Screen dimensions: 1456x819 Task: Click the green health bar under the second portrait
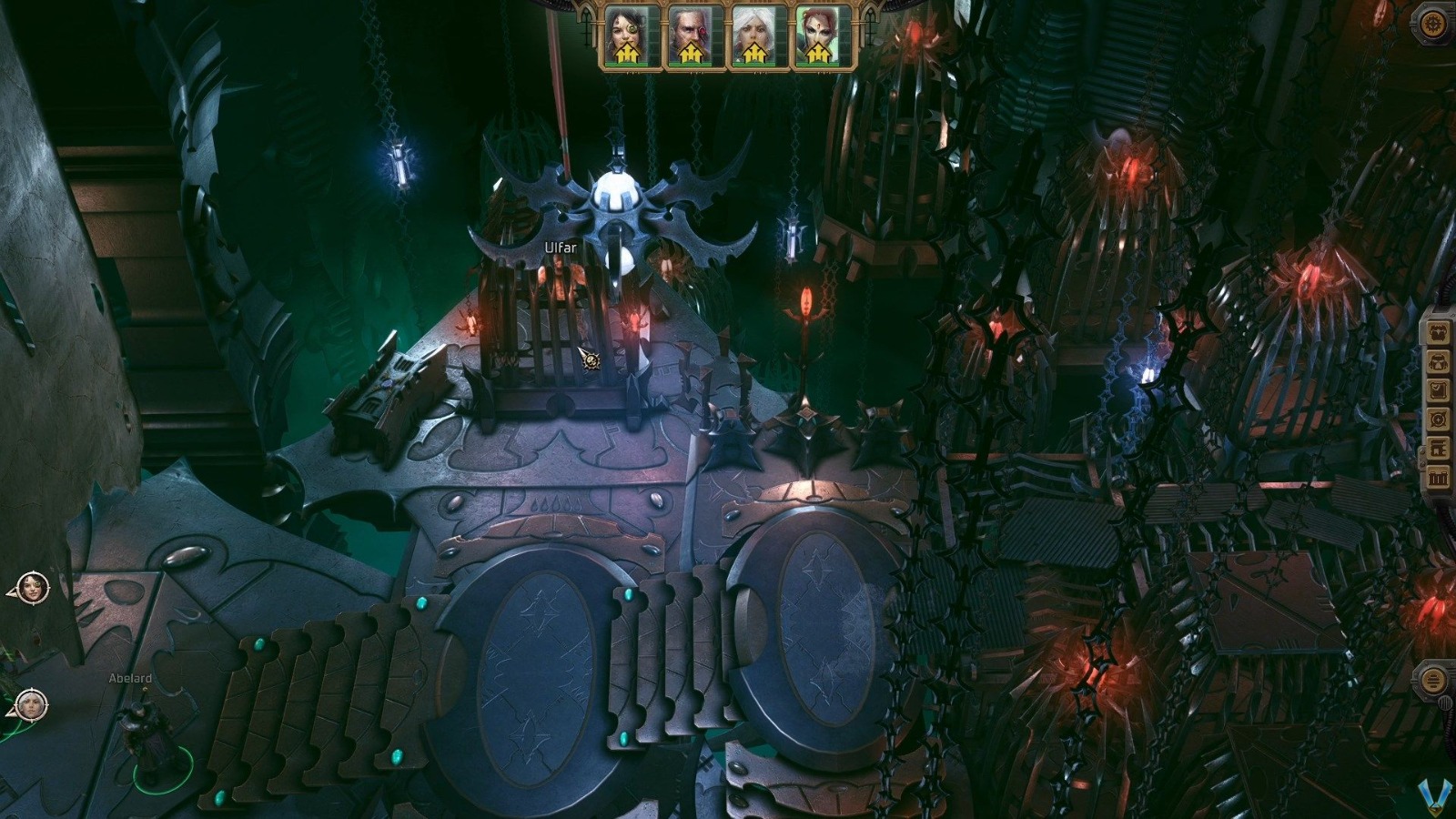click(690, 65)
